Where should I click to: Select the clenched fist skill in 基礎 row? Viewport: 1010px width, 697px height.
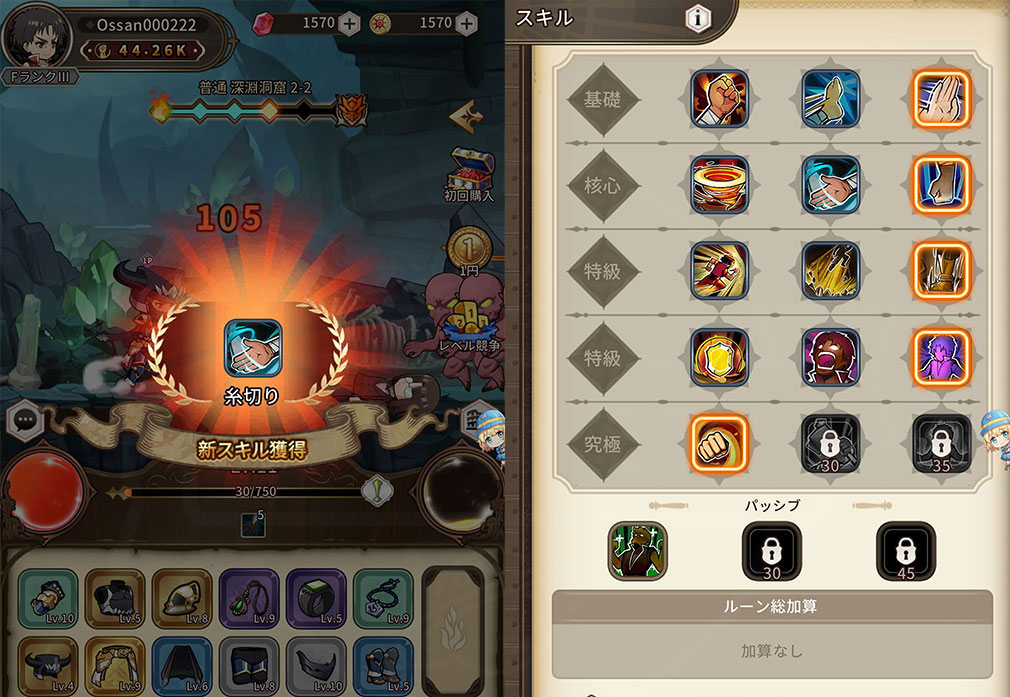719,98
